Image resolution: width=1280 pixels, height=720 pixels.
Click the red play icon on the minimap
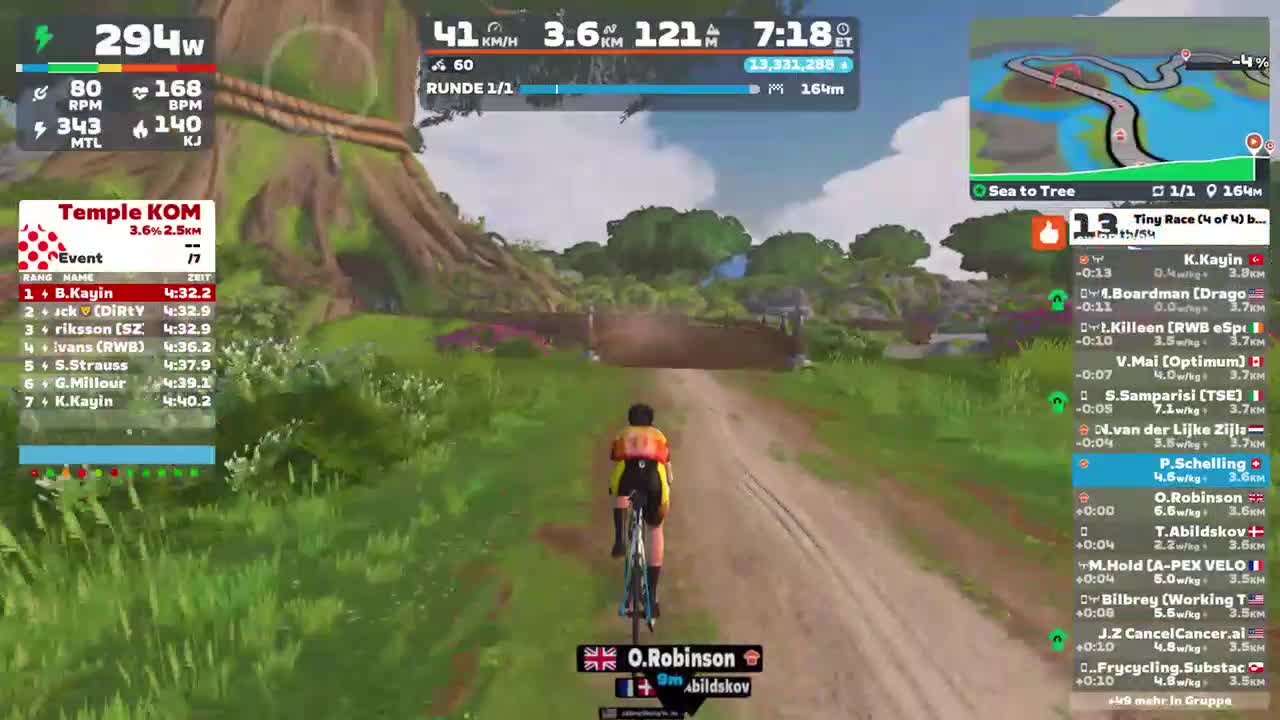click(1253, 142)
